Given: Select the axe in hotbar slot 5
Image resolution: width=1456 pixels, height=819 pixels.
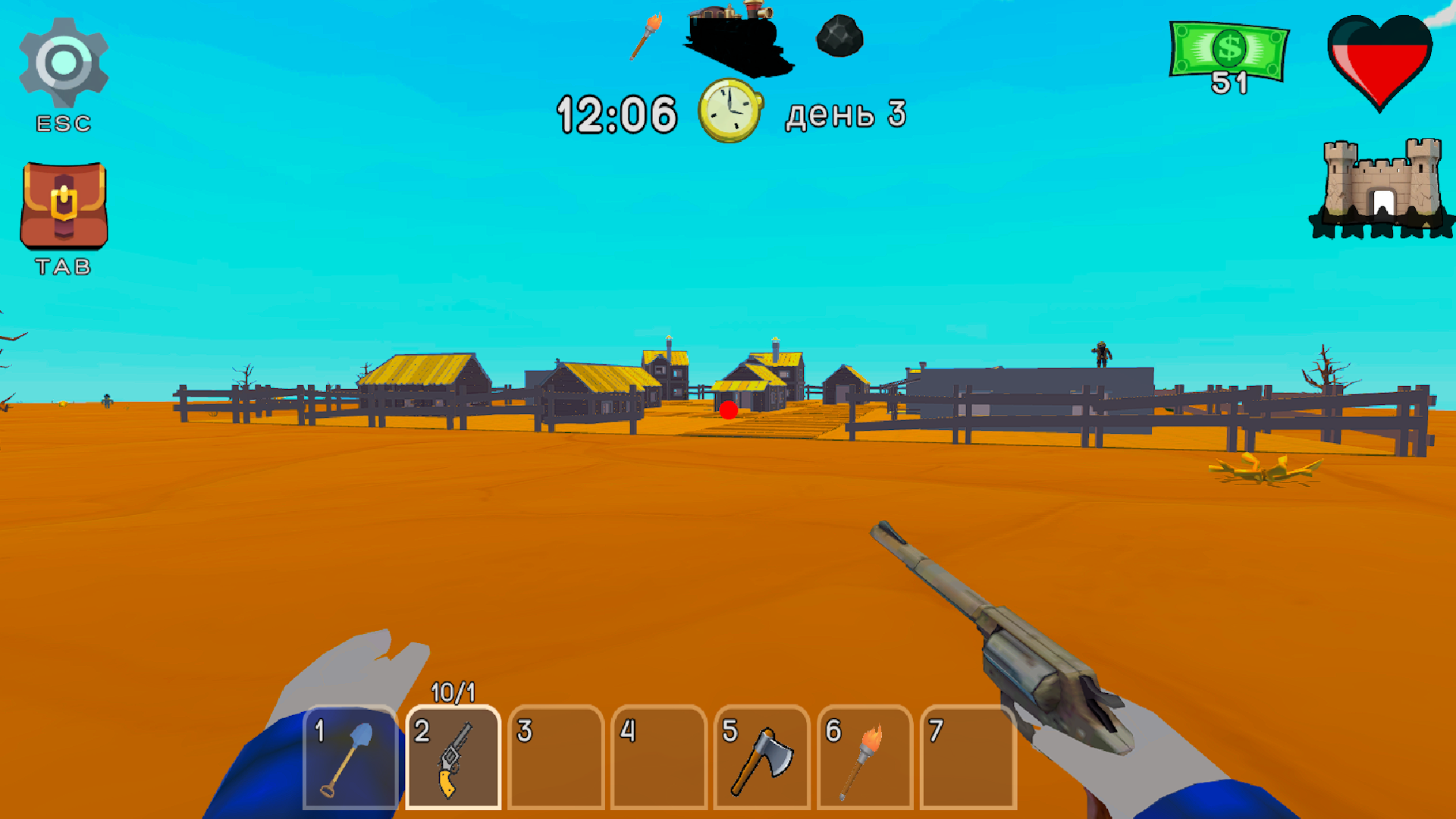Looking at the screenshot, I should click(762, 758).
